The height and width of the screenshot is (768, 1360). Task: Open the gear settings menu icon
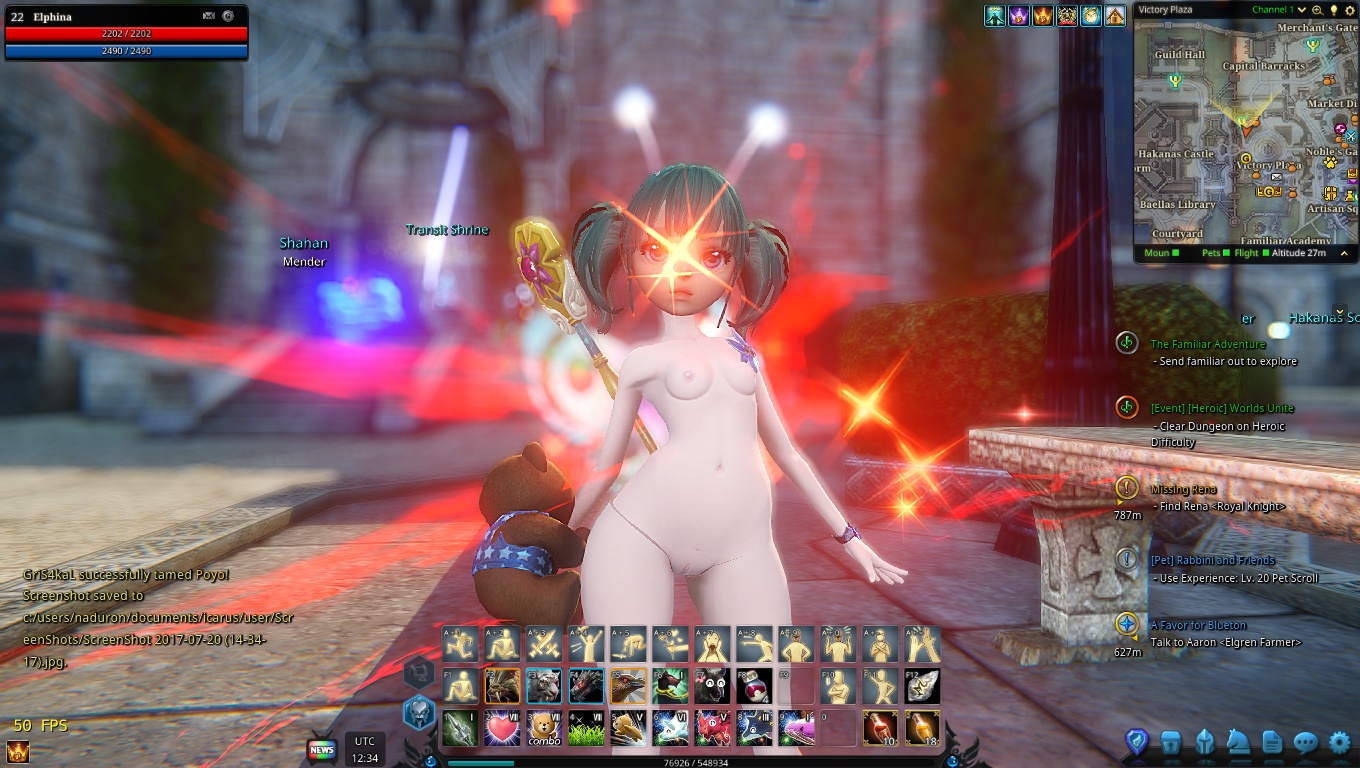pos(1340,742)
